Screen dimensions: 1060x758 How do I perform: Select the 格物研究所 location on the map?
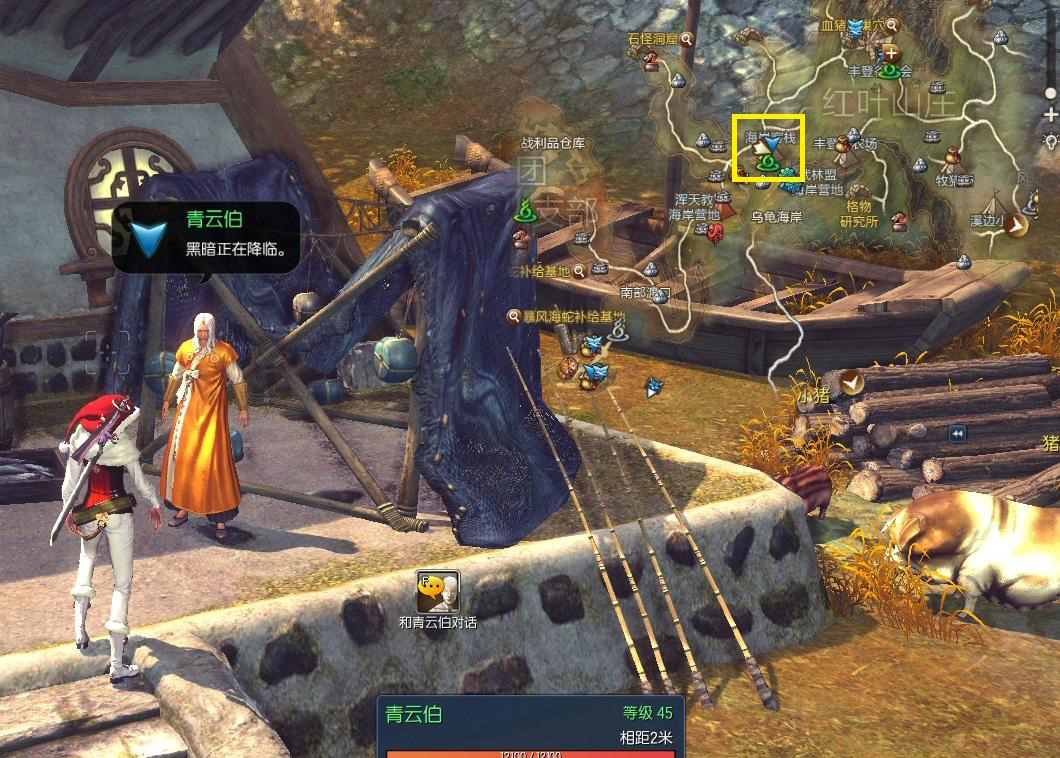point(858,214)
